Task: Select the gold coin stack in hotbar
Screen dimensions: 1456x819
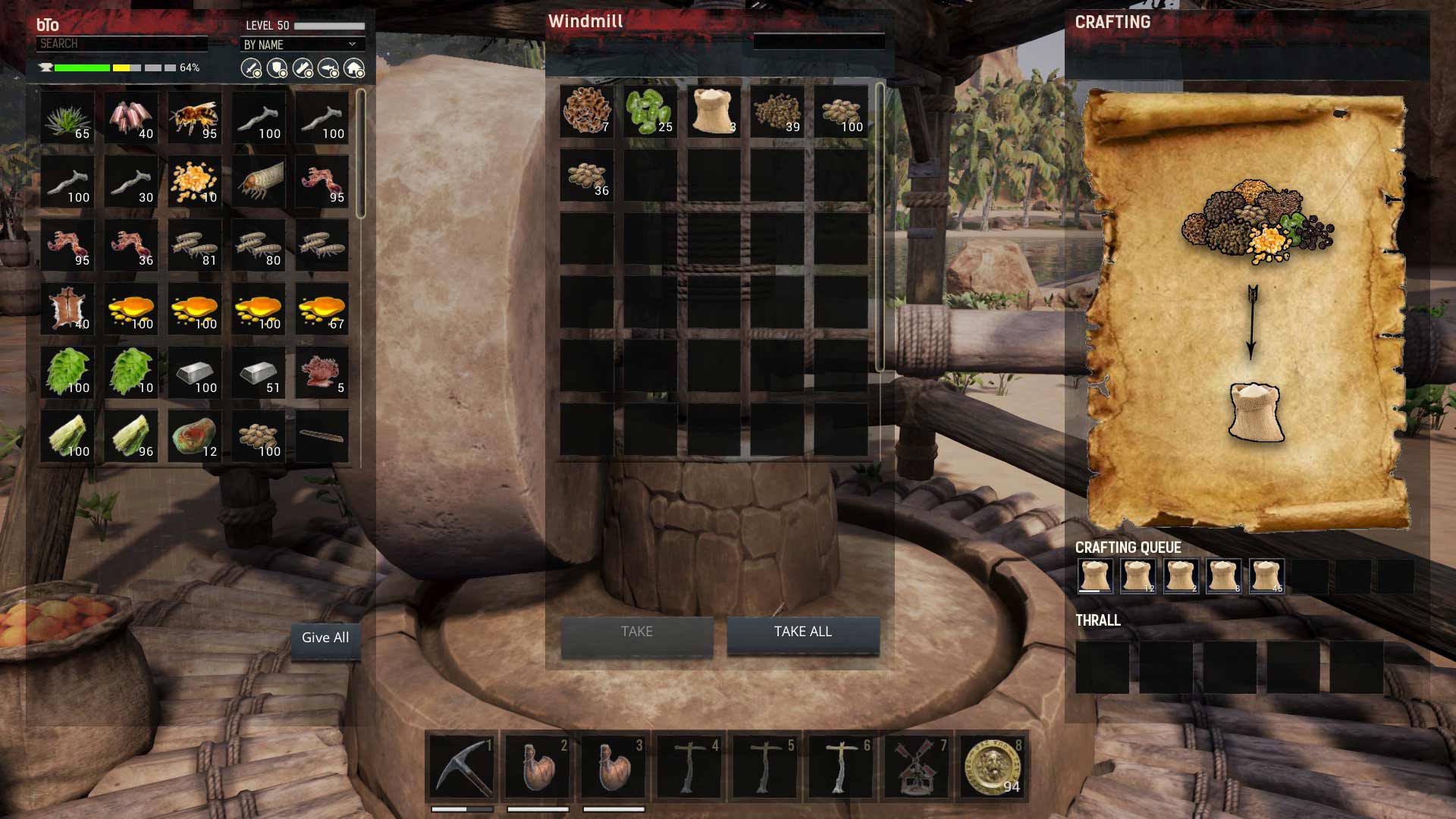Action: (993, 767)
